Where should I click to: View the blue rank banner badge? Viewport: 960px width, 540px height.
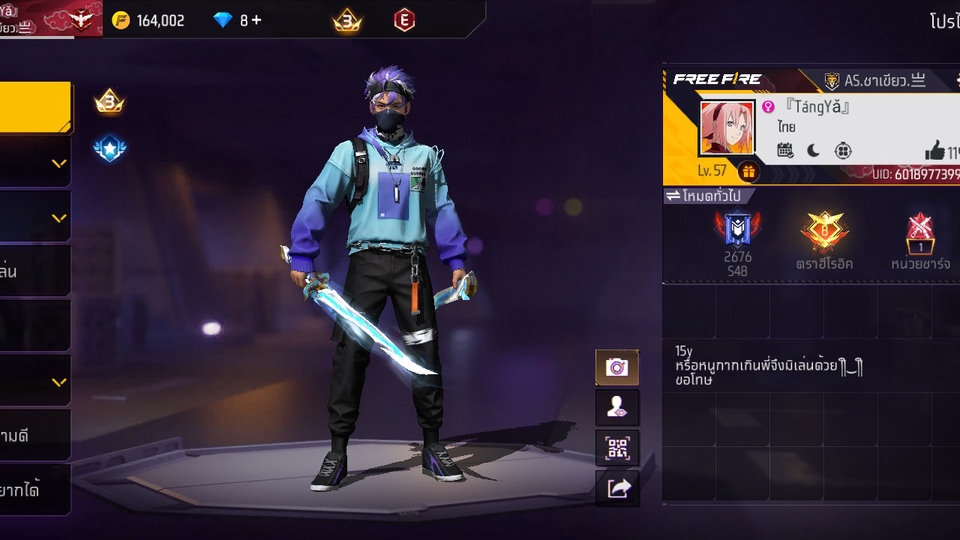(738, 231)
